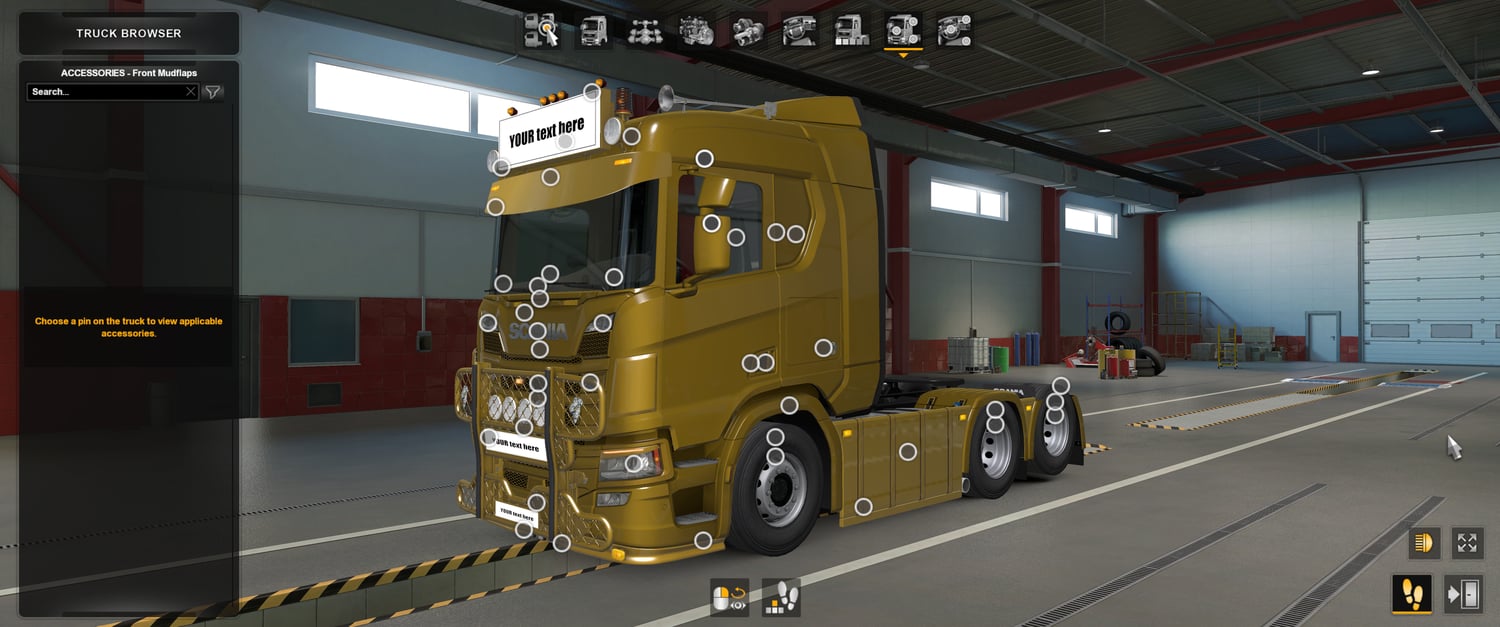Open the interior steering wheel tab
Image resolution: width=1500 pixels, height=627 pixels.
pyautogui.click(x=800, y=31)
